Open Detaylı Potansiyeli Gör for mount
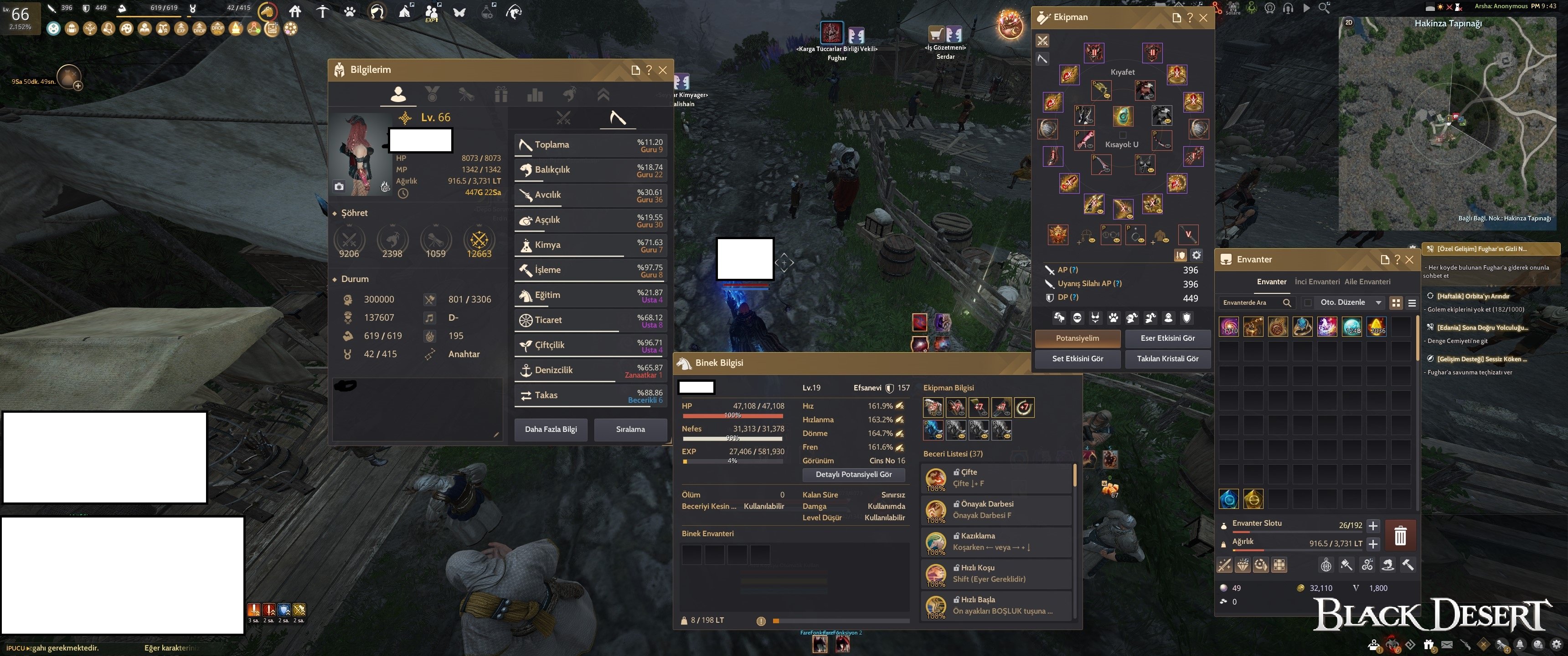The image size is (1568, 656). pyautogui.click(x=853, y=475)
